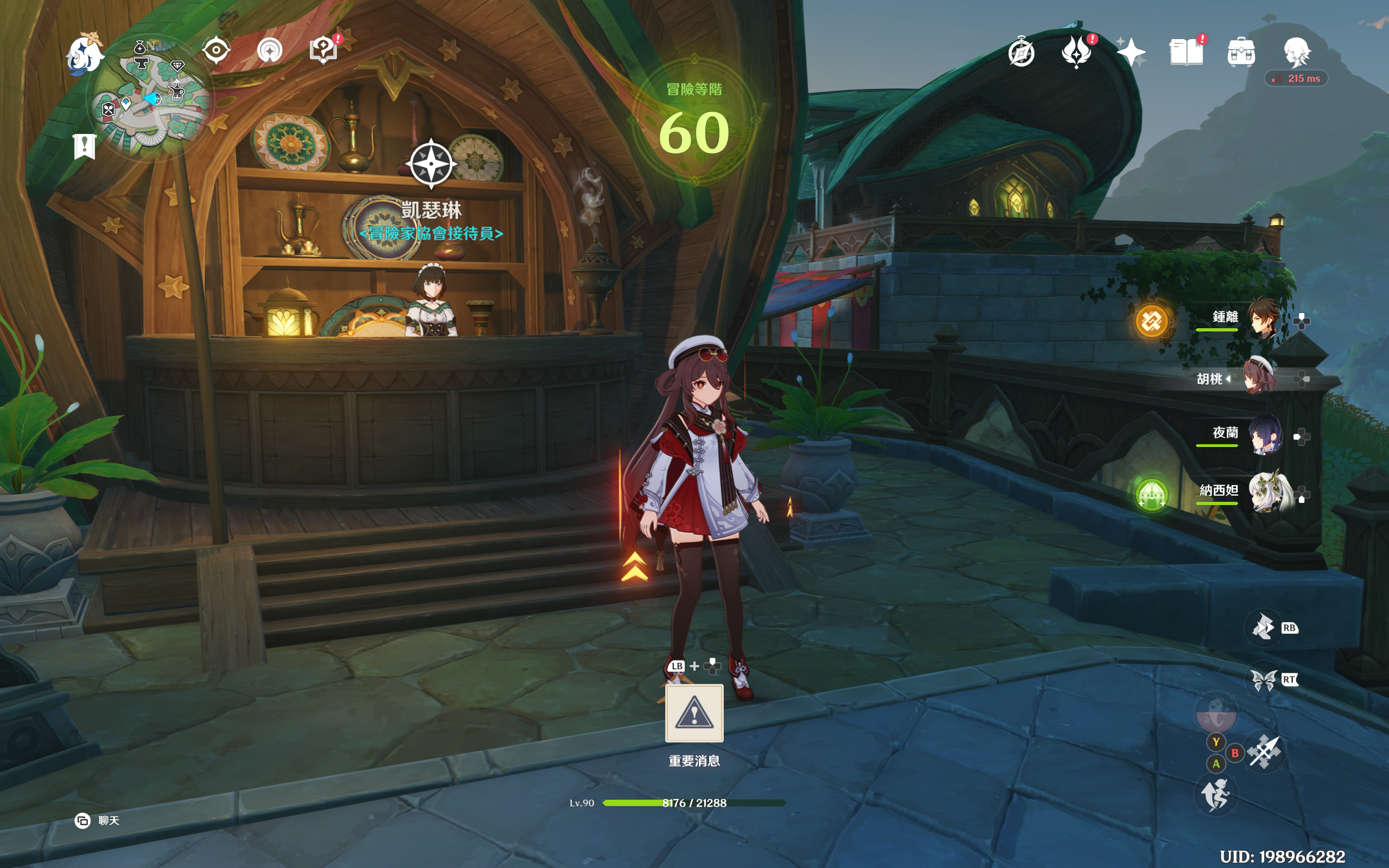Image resolution: width=1389 pixels, height=868 pixels.
Task: Switch to 鍾離 via his party portrait
Action: [x=1264, y=316]
